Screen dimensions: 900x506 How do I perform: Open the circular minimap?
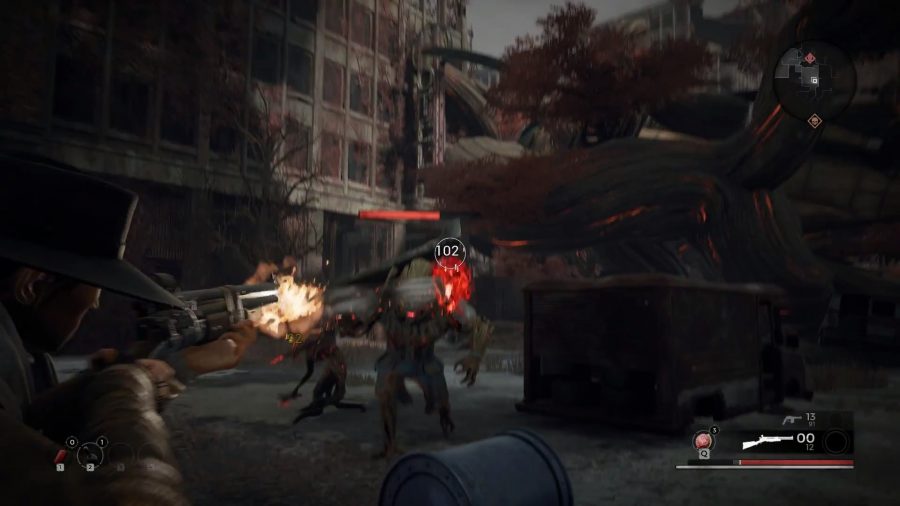point(814,78)
